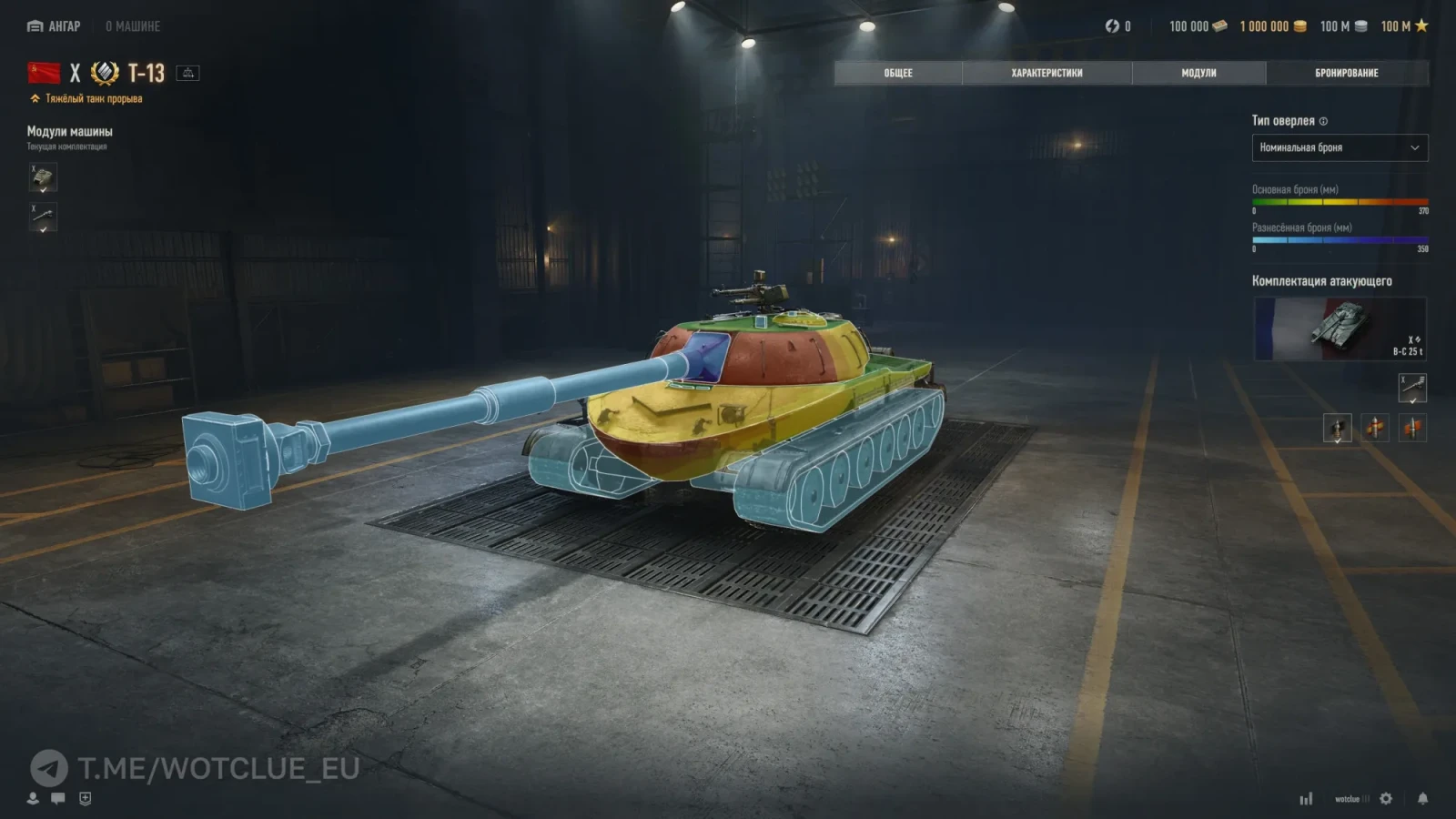Open the contacts person icon
Screen dimensions: 1456x819
(33, 798)
